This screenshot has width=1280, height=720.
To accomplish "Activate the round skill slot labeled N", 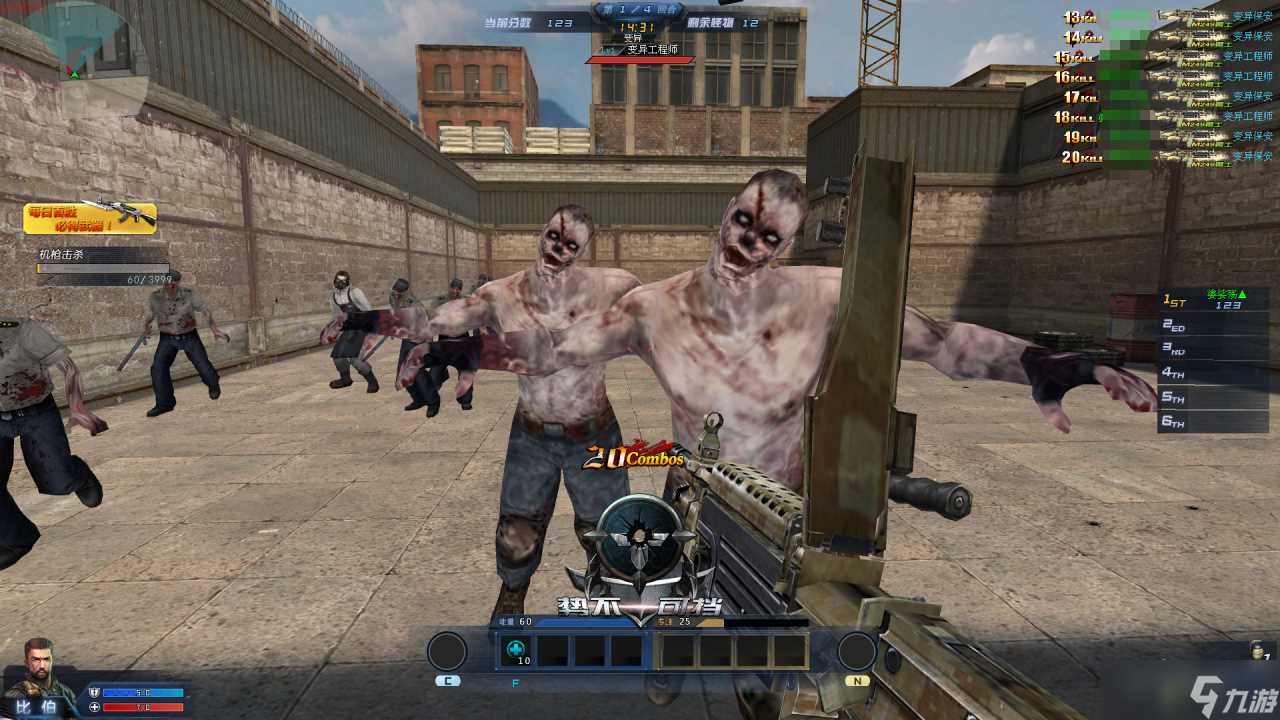I will coord(856,652).
